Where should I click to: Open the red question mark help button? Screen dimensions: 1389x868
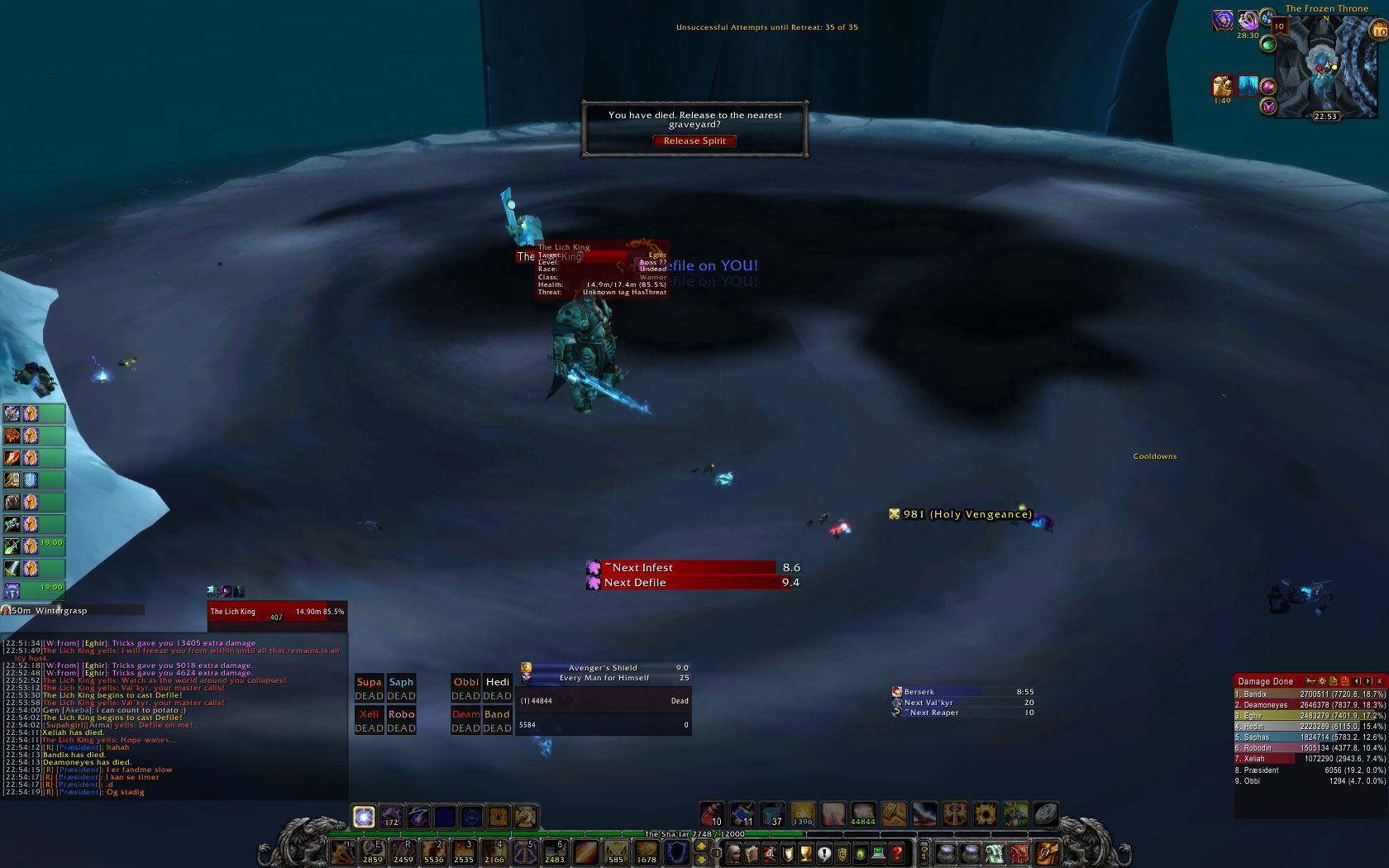pos(897,853)
